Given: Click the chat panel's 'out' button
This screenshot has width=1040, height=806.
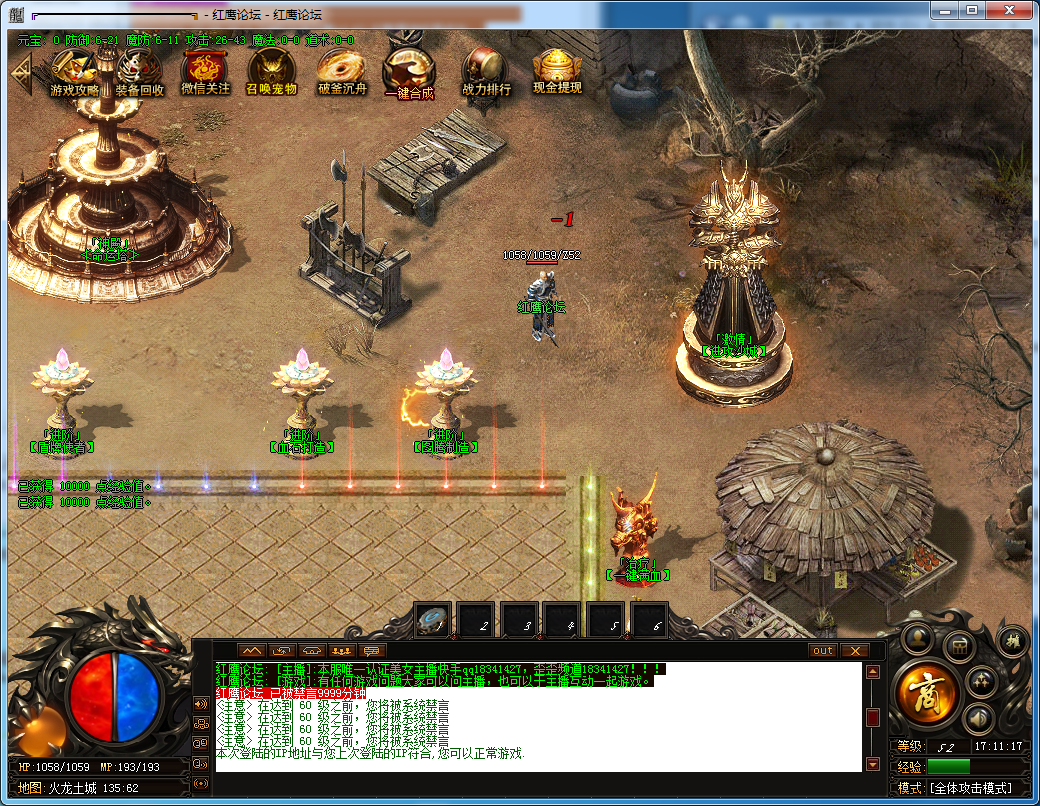Looking at the screenshot, I should point(822,650).
